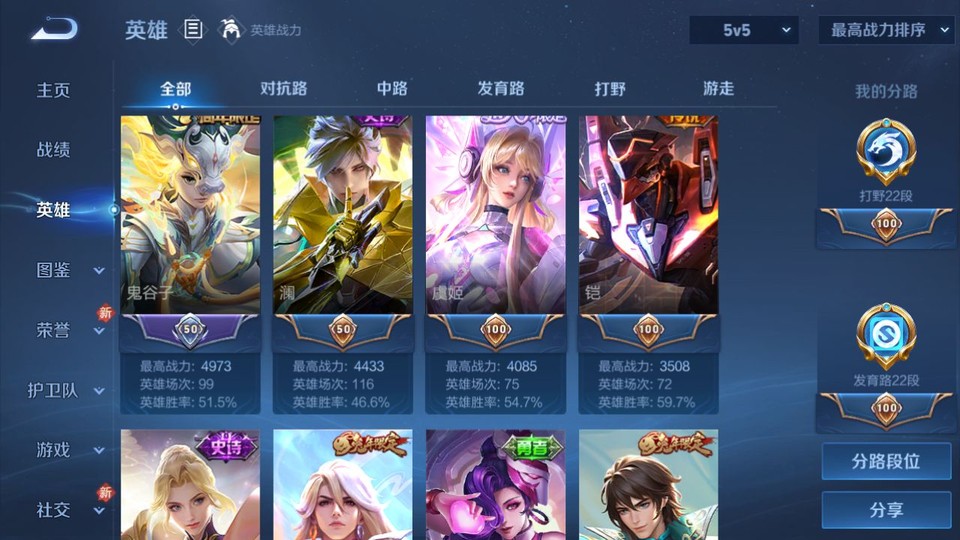960x540 pixels.
Task: Open the 最高战力排序 sorting dropdown
Action: pos(887,30)
